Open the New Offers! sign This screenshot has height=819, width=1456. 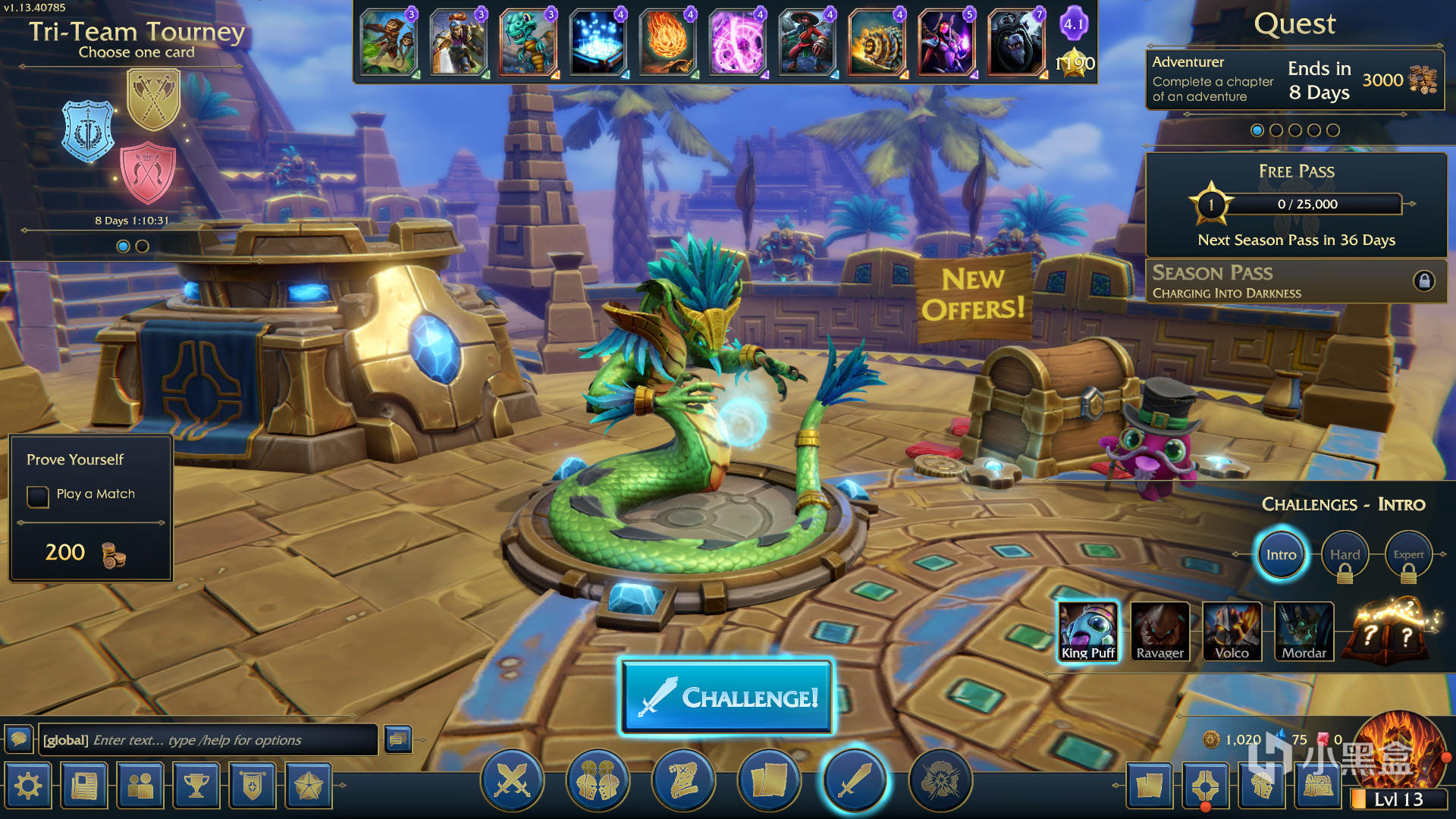[x=974, y=296]
